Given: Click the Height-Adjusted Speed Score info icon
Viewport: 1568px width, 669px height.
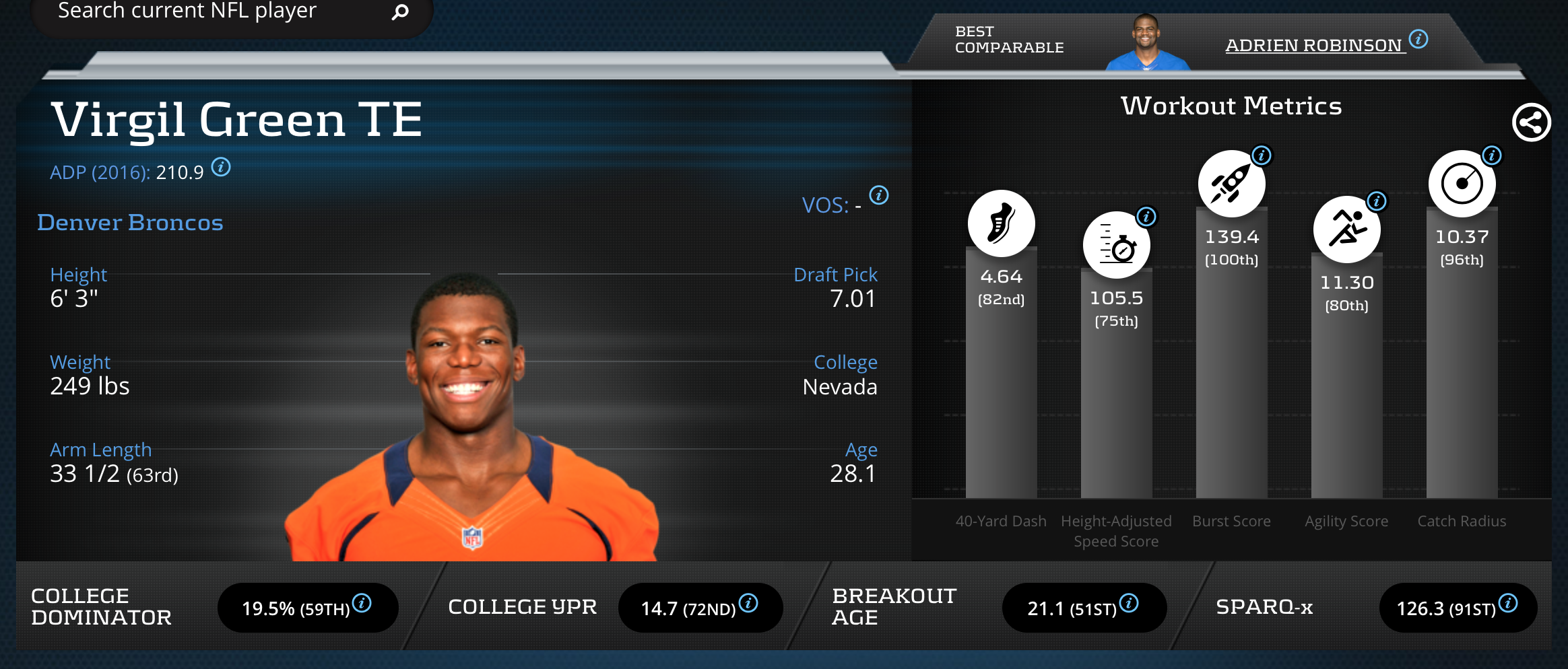Looking at the screenshot, I should pos(1146,217).
